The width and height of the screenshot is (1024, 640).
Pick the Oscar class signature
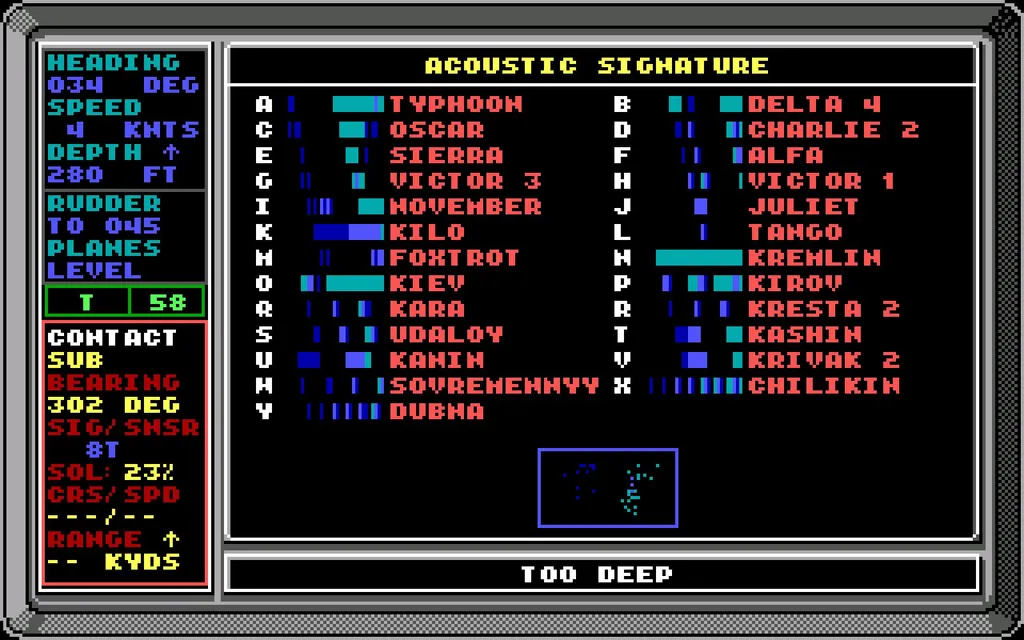point(436,130)
